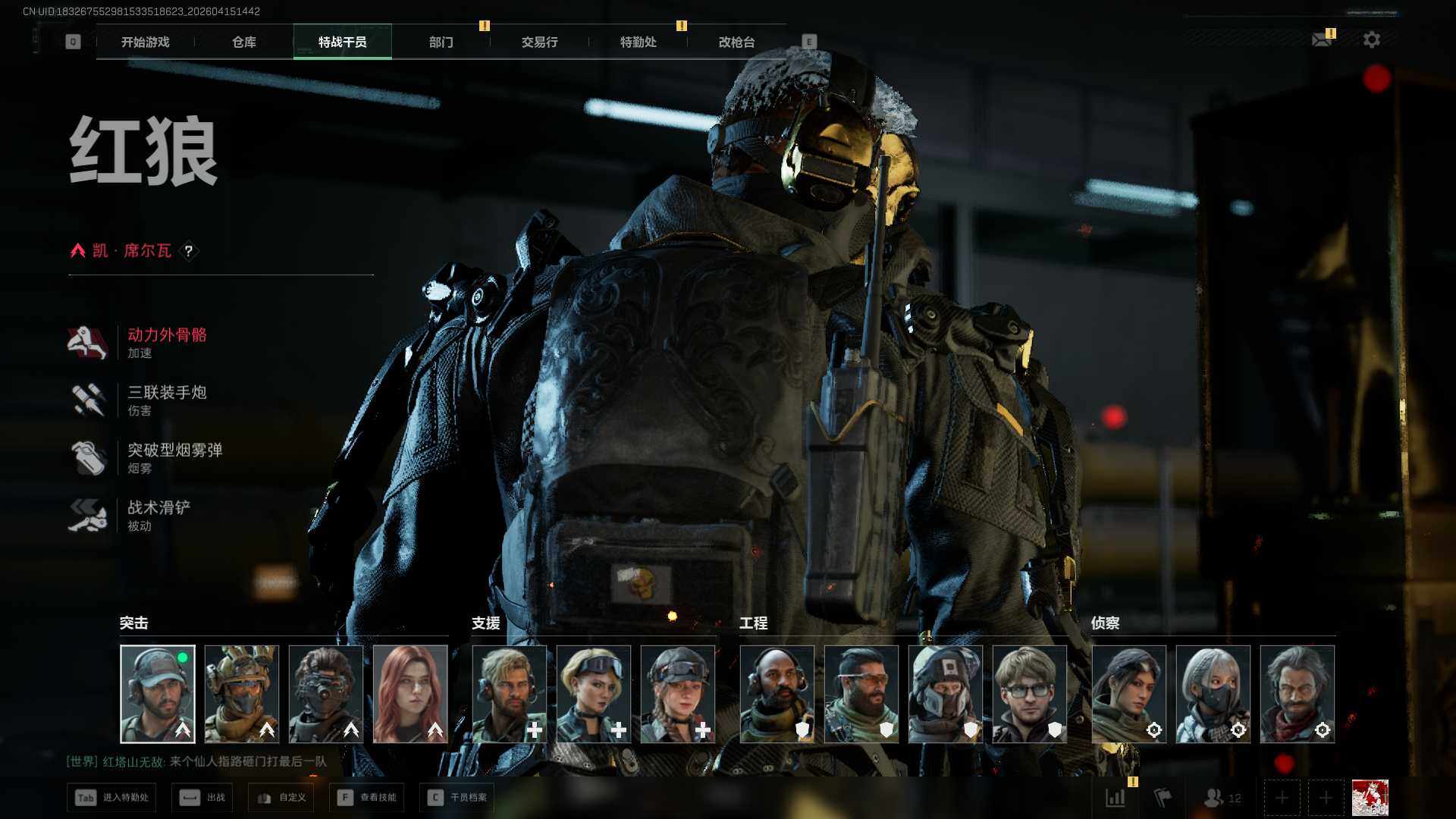The height and width of the screenshot is (819, 1456).
Task: Select the masked white-haired recon operator portrait
Action: click(x=1213, y=694)
